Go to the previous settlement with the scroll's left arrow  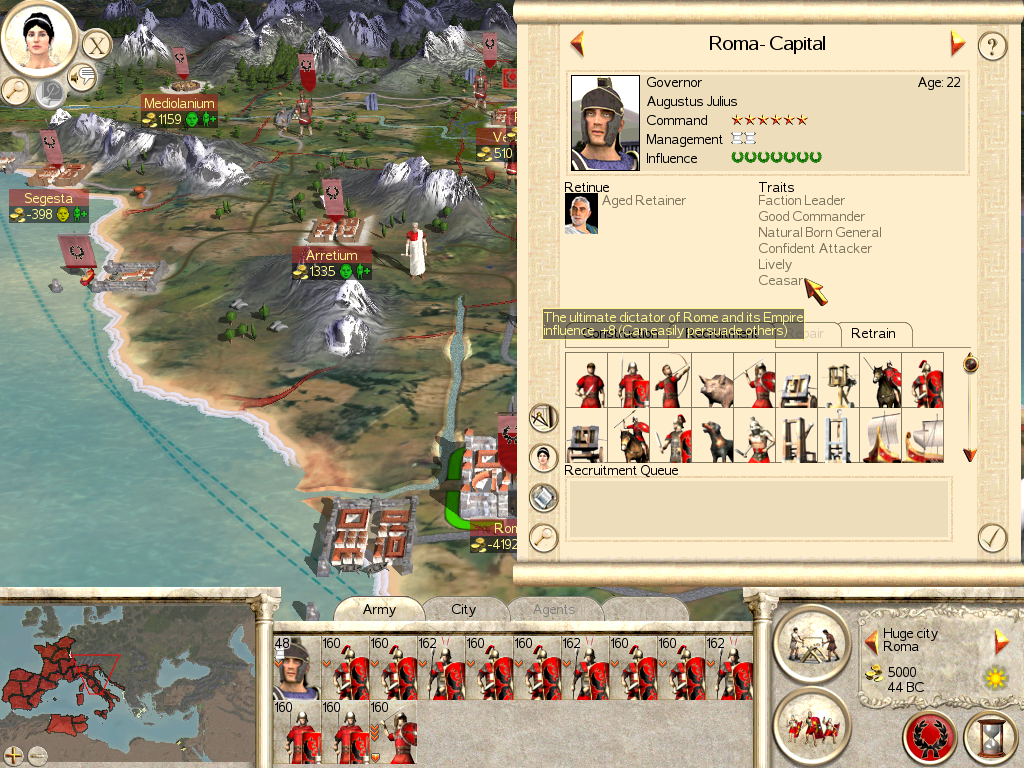(x=577, y=43)
